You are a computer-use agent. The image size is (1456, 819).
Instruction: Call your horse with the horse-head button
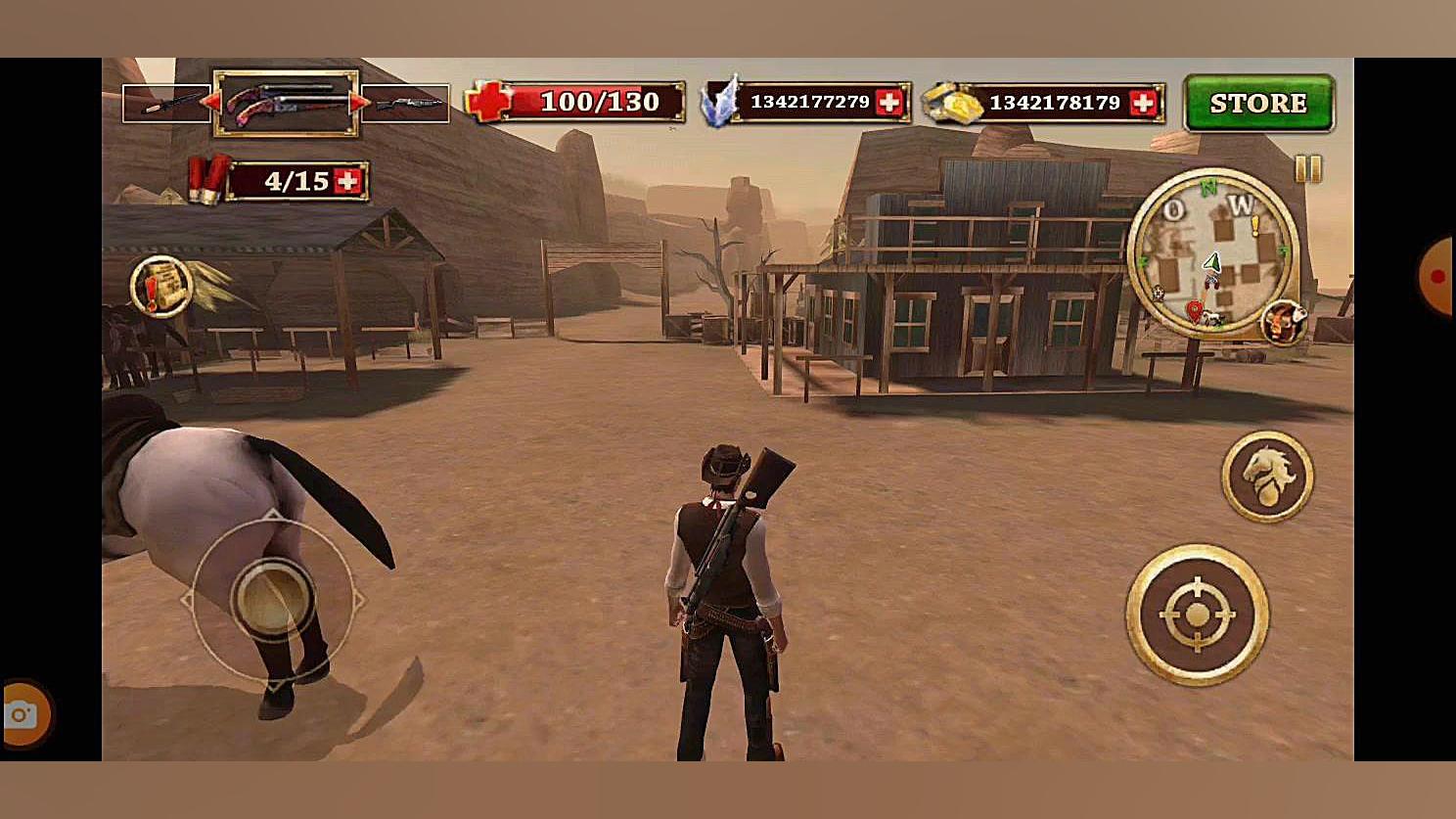pyautogui.click(x=1267, y=477)
